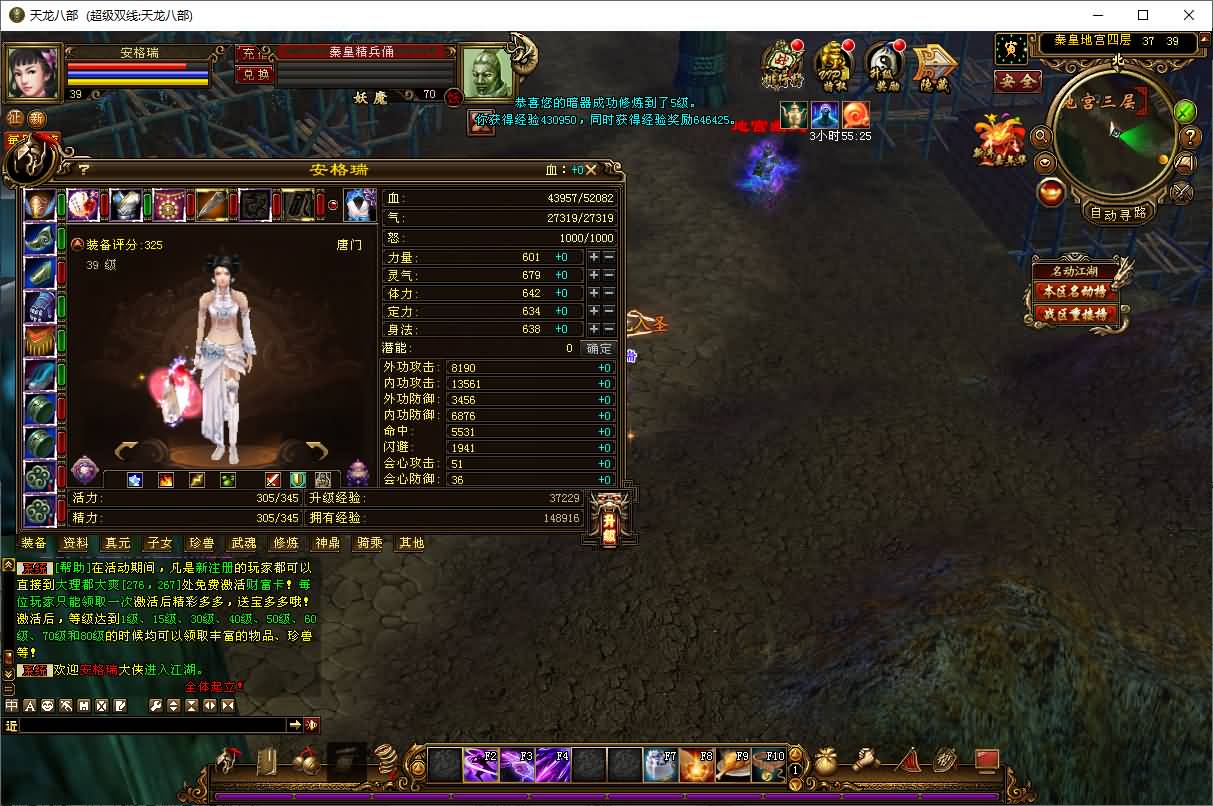1213x806 pixels.
Task: Click the 隐藏 hide icon
Action: (935, 66)
